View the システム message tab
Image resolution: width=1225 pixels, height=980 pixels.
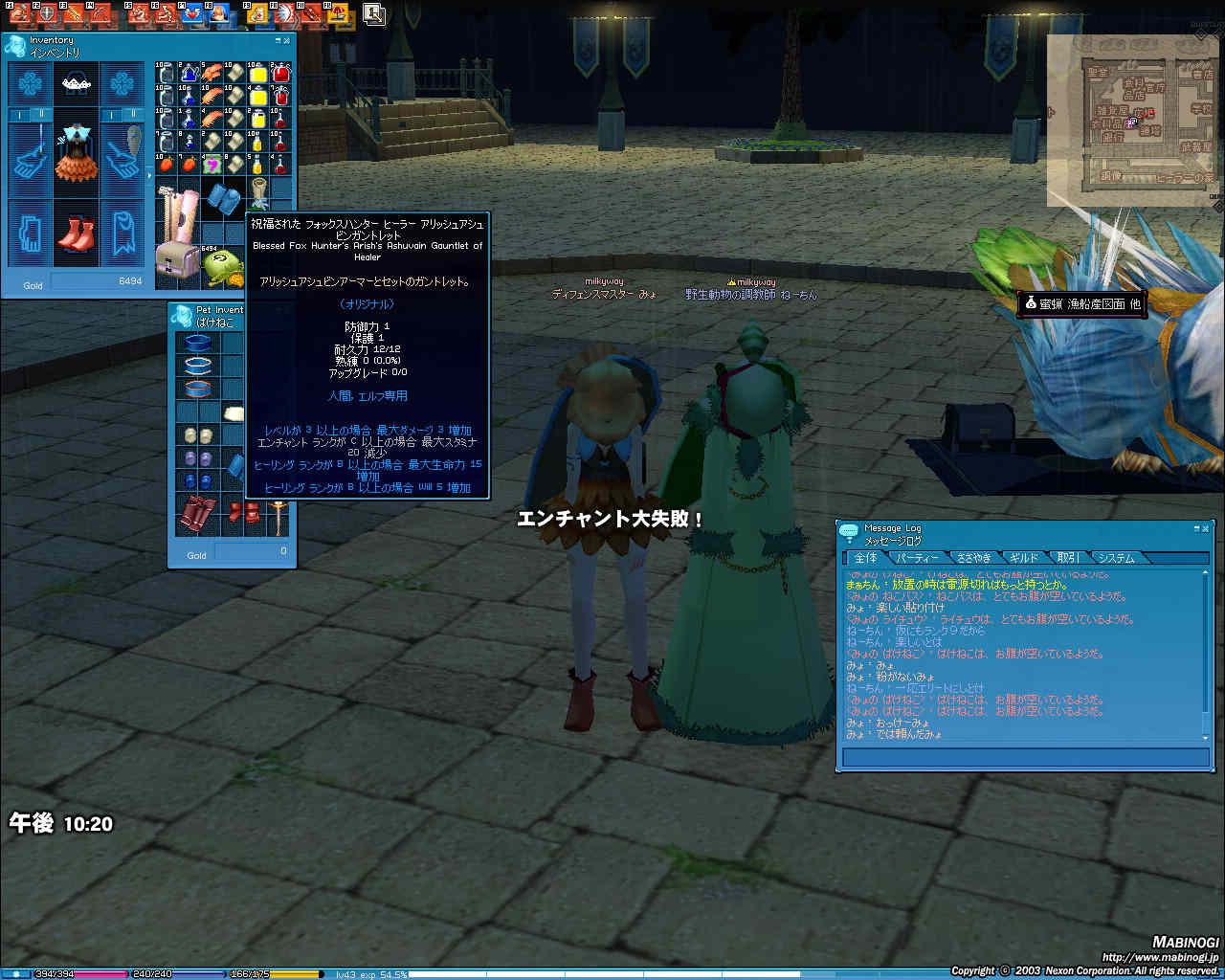tap(1115, 557)
